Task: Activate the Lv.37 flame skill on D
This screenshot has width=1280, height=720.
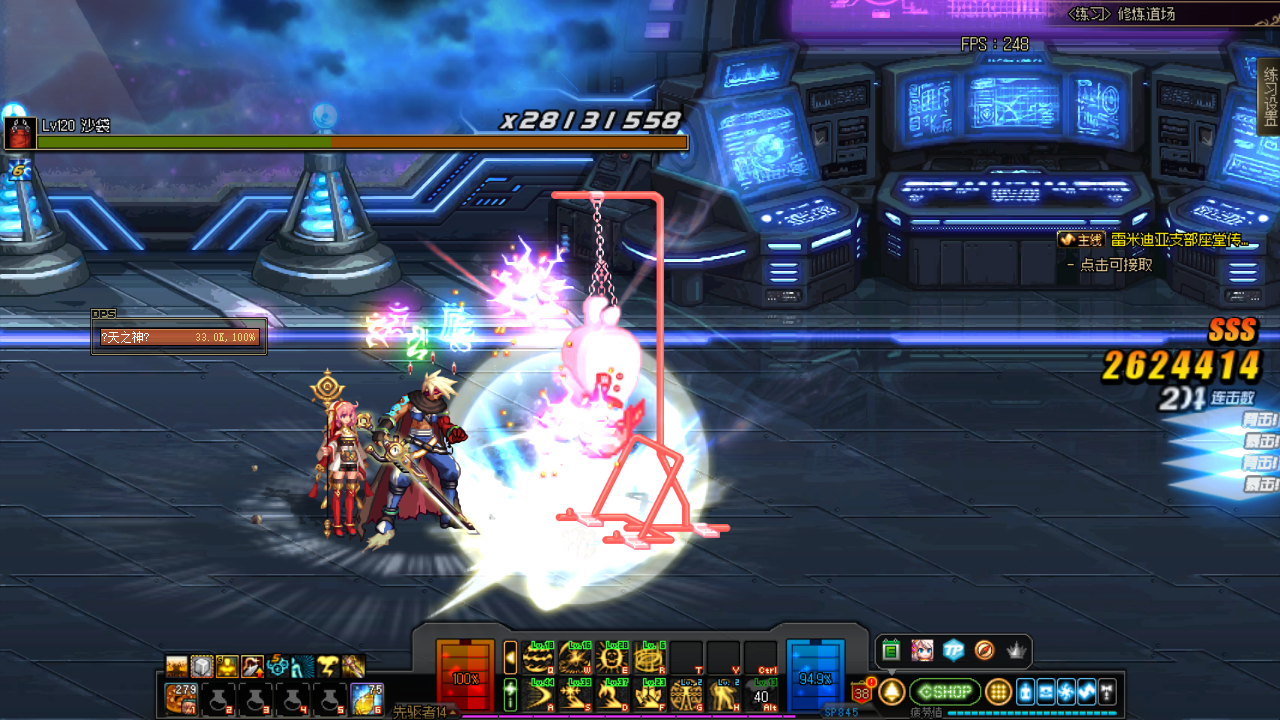Action: [x=615, y=693]
